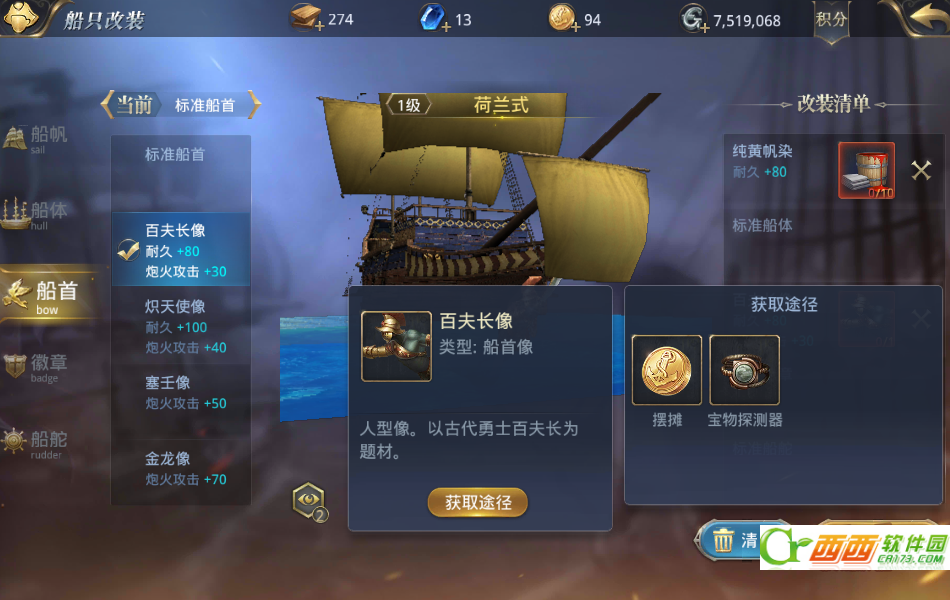Screen dimensions: 950x600
Task: Select the 金龙像 figurehead
Action: [x=180, y=469]
